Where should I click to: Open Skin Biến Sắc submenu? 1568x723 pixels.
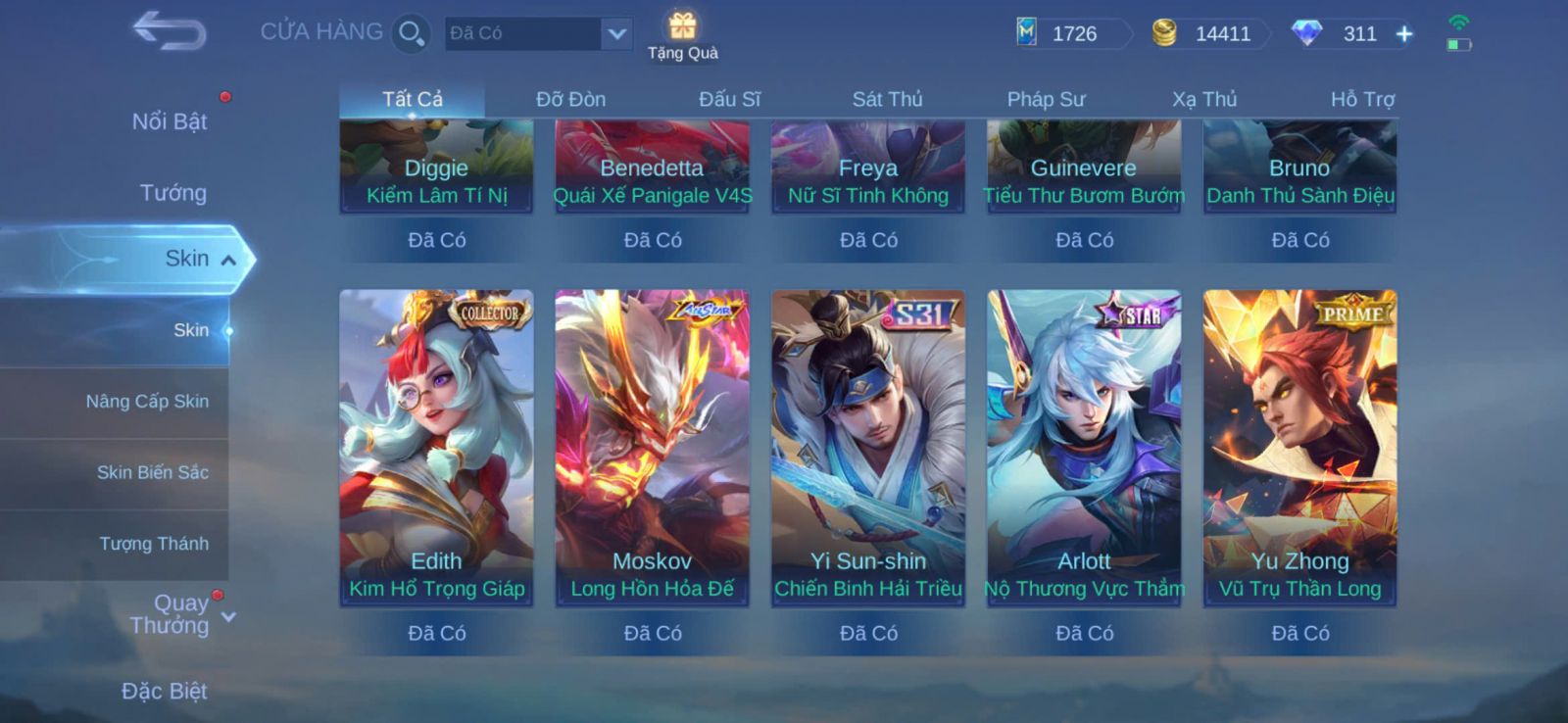tap(152, 472)
